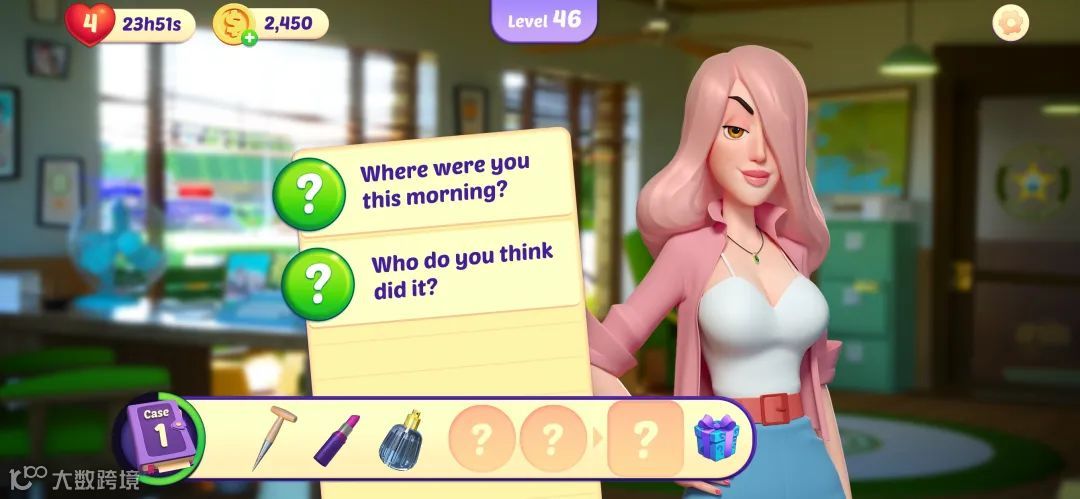Tap the square locked question-mark slot
Screen dimensions: 1080x499
point(646,437)
